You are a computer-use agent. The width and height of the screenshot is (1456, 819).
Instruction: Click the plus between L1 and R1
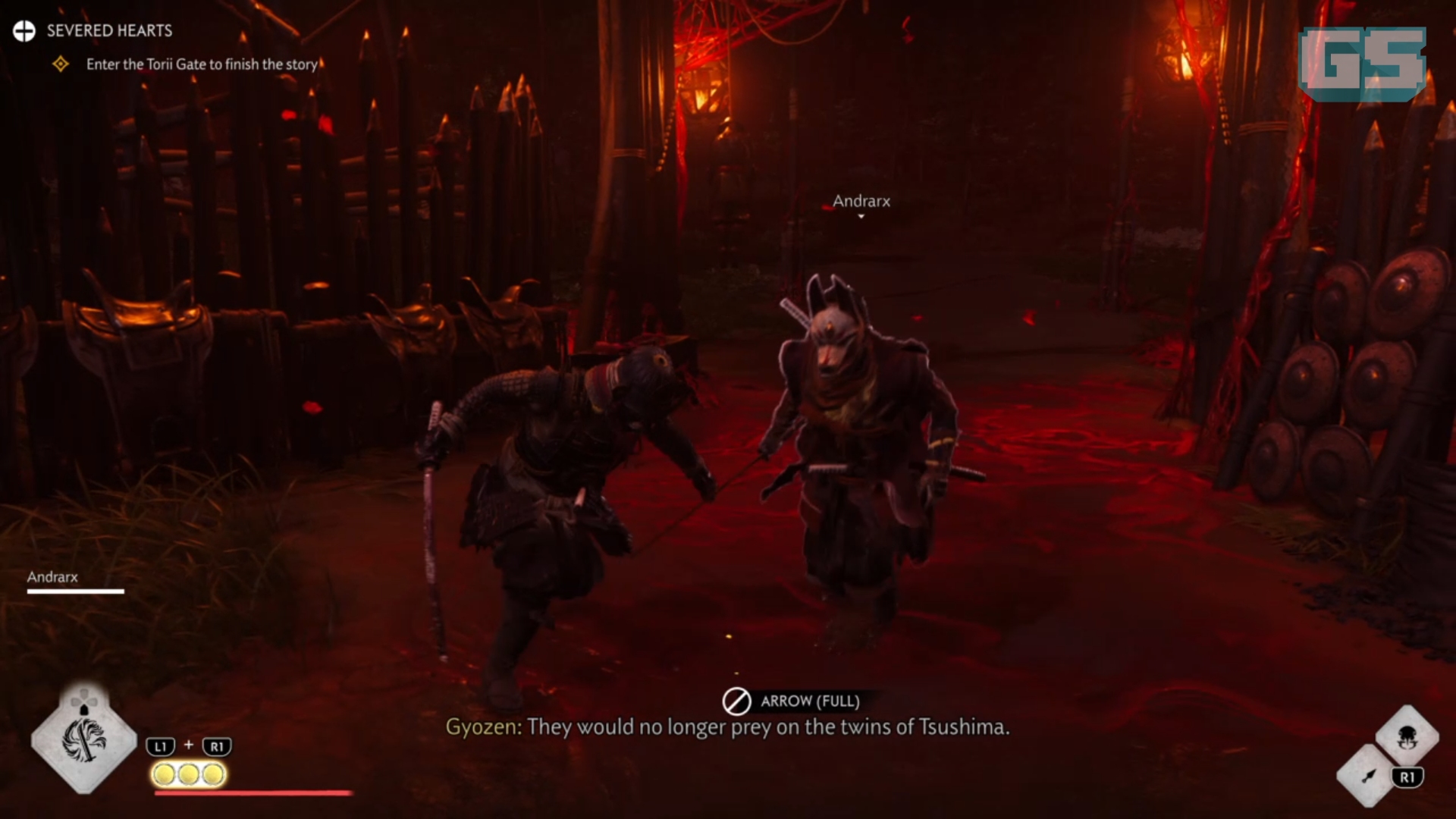pyautogui.click(x=188, y=744)
